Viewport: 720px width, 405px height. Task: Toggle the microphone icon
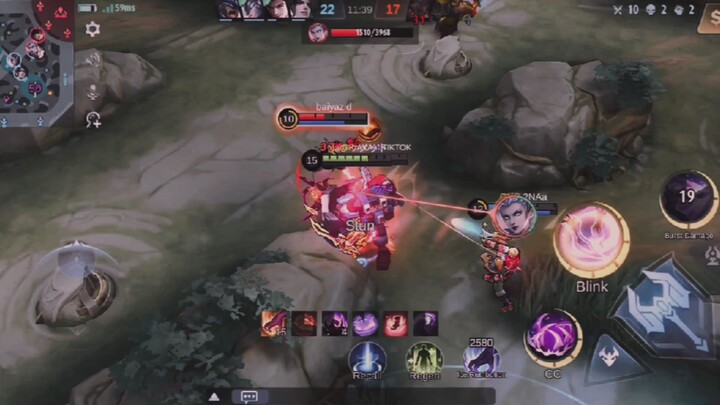click(92, 91)
